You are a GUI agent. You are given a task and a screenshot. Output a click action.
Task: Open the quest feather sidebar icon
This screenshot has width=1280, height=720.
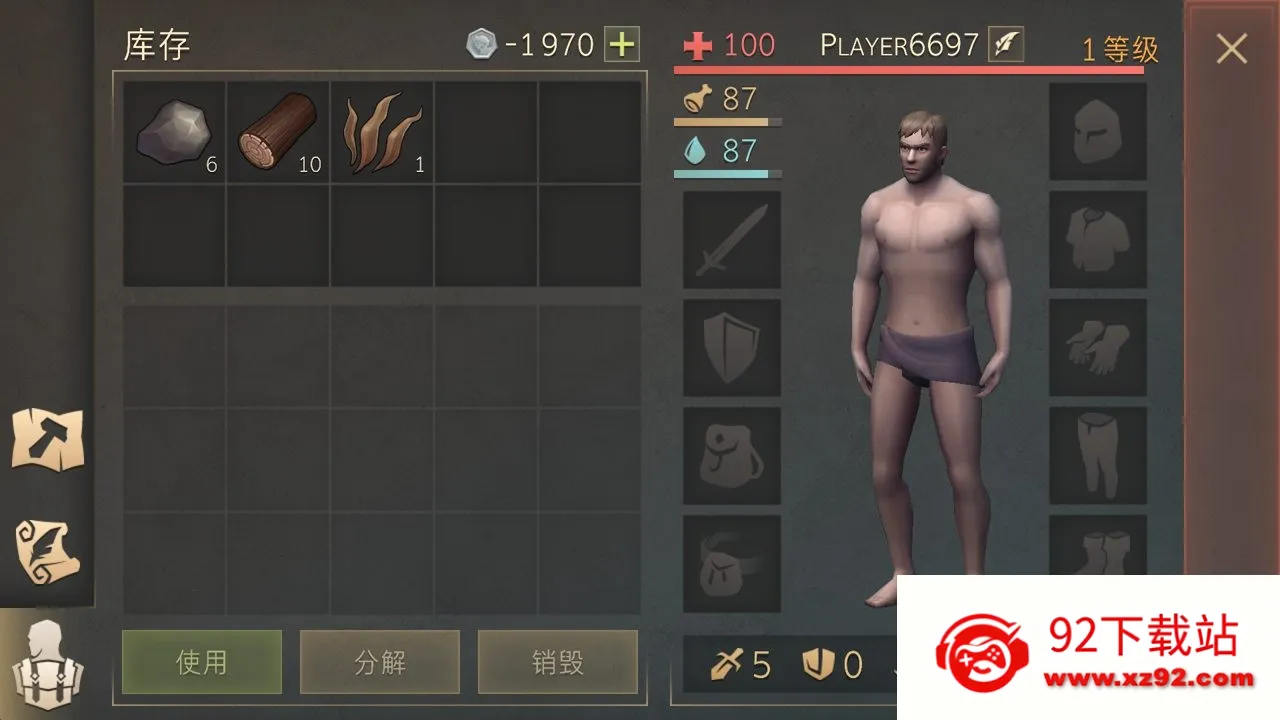[x=47, y=548]
